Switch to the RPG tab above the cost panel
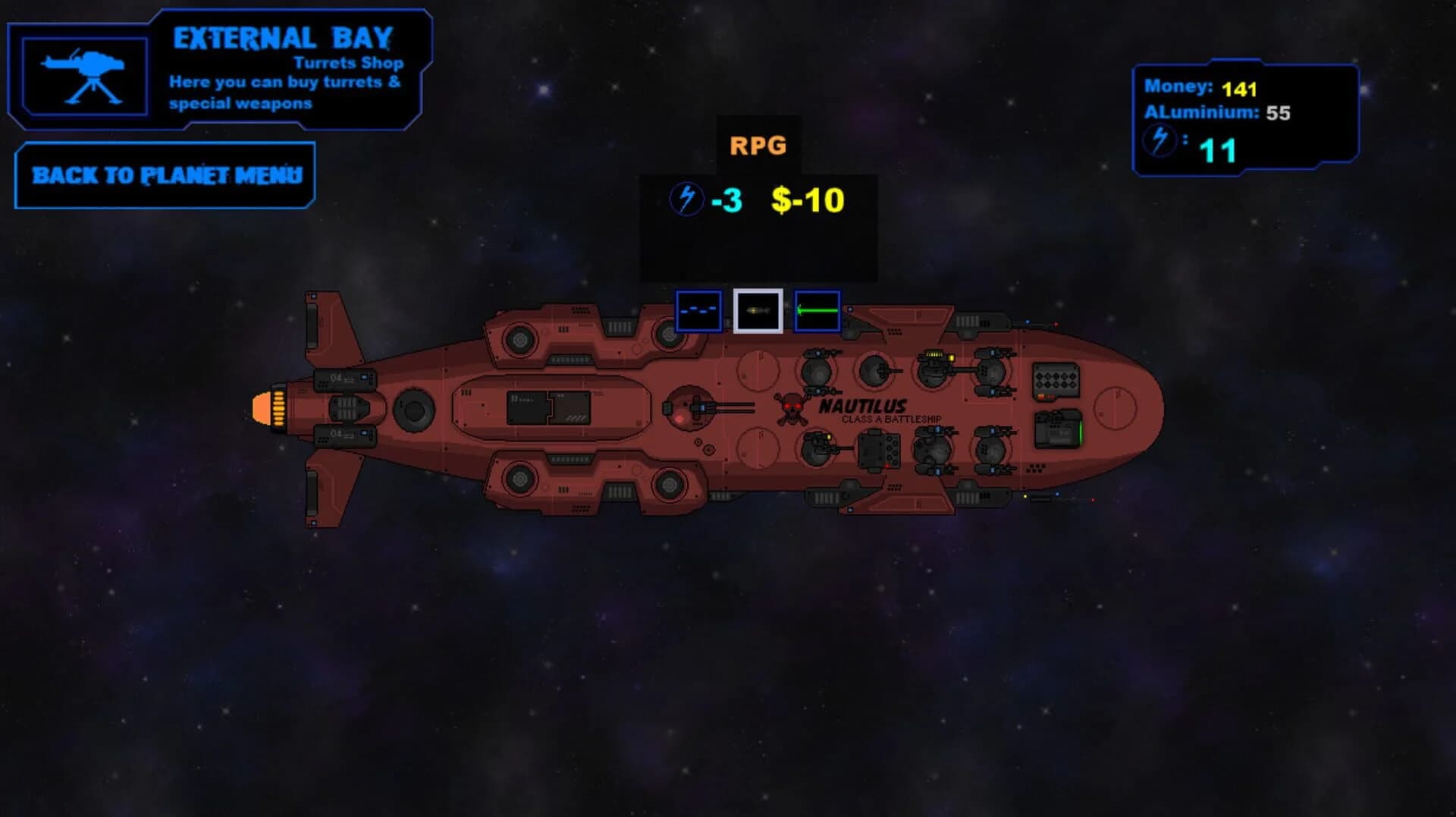1456x817 pixels. pos(758,143)
